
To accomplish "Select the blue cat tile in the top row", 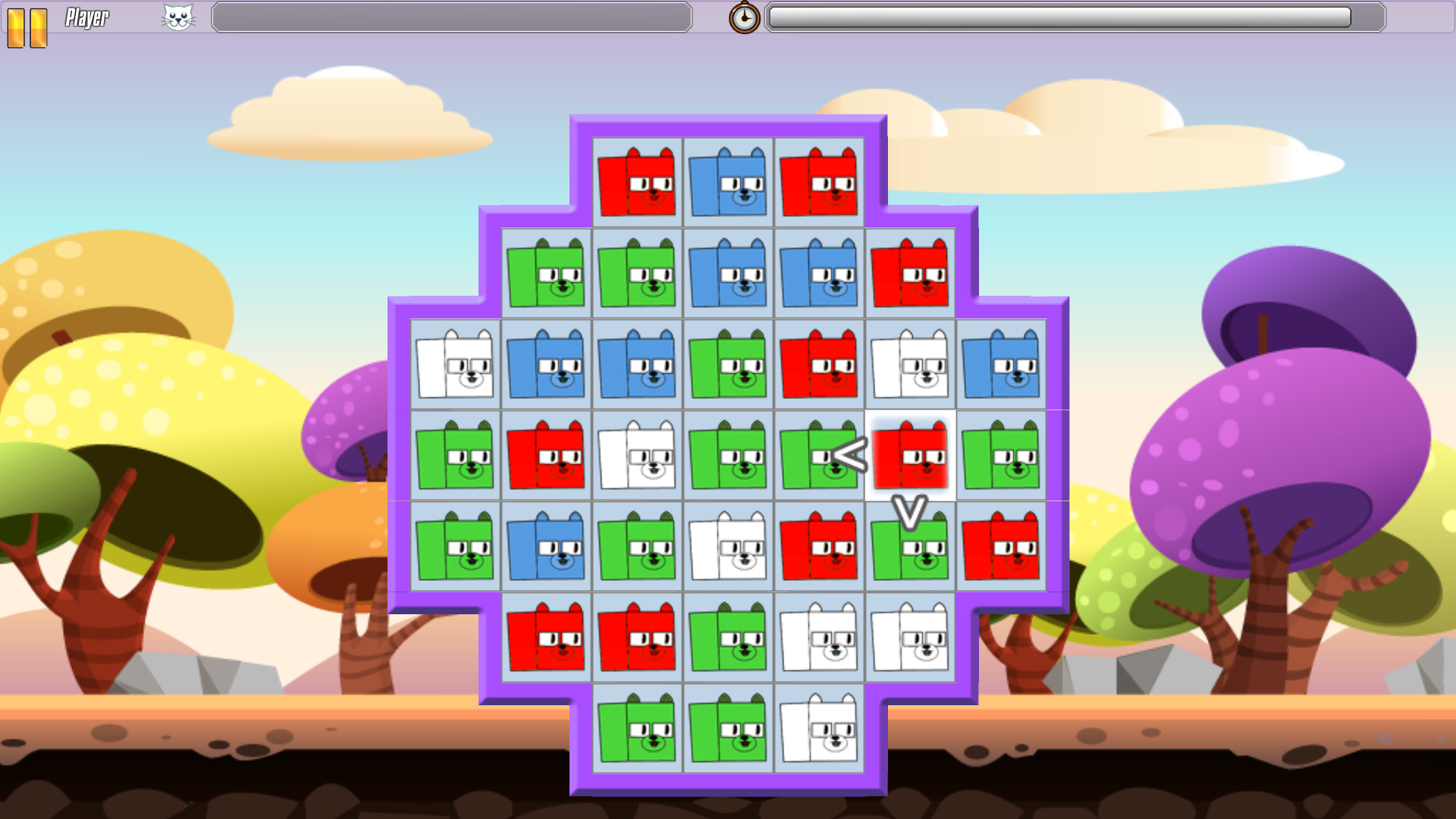I will [728, 182].
